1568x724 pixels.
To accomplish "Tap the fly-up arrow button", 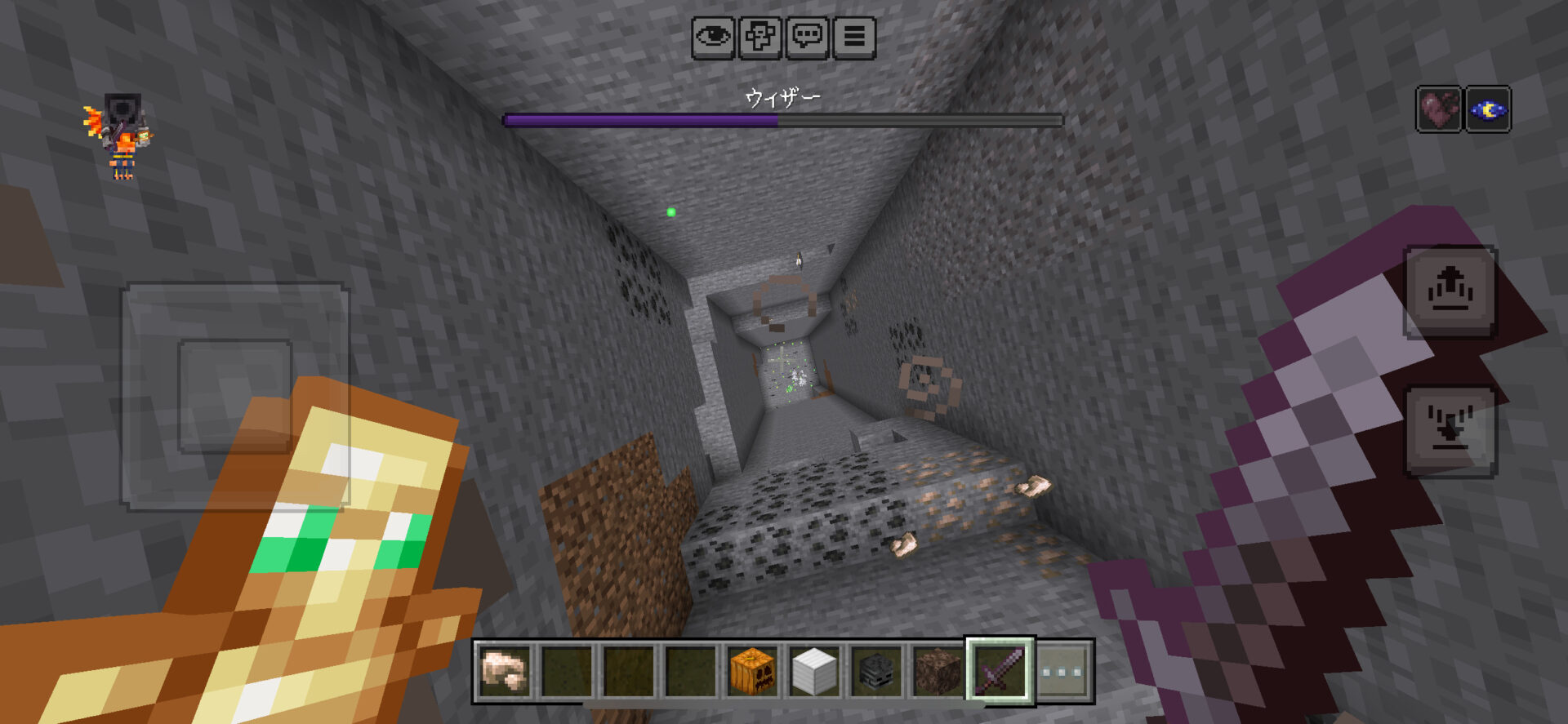I will (1450, 291).
